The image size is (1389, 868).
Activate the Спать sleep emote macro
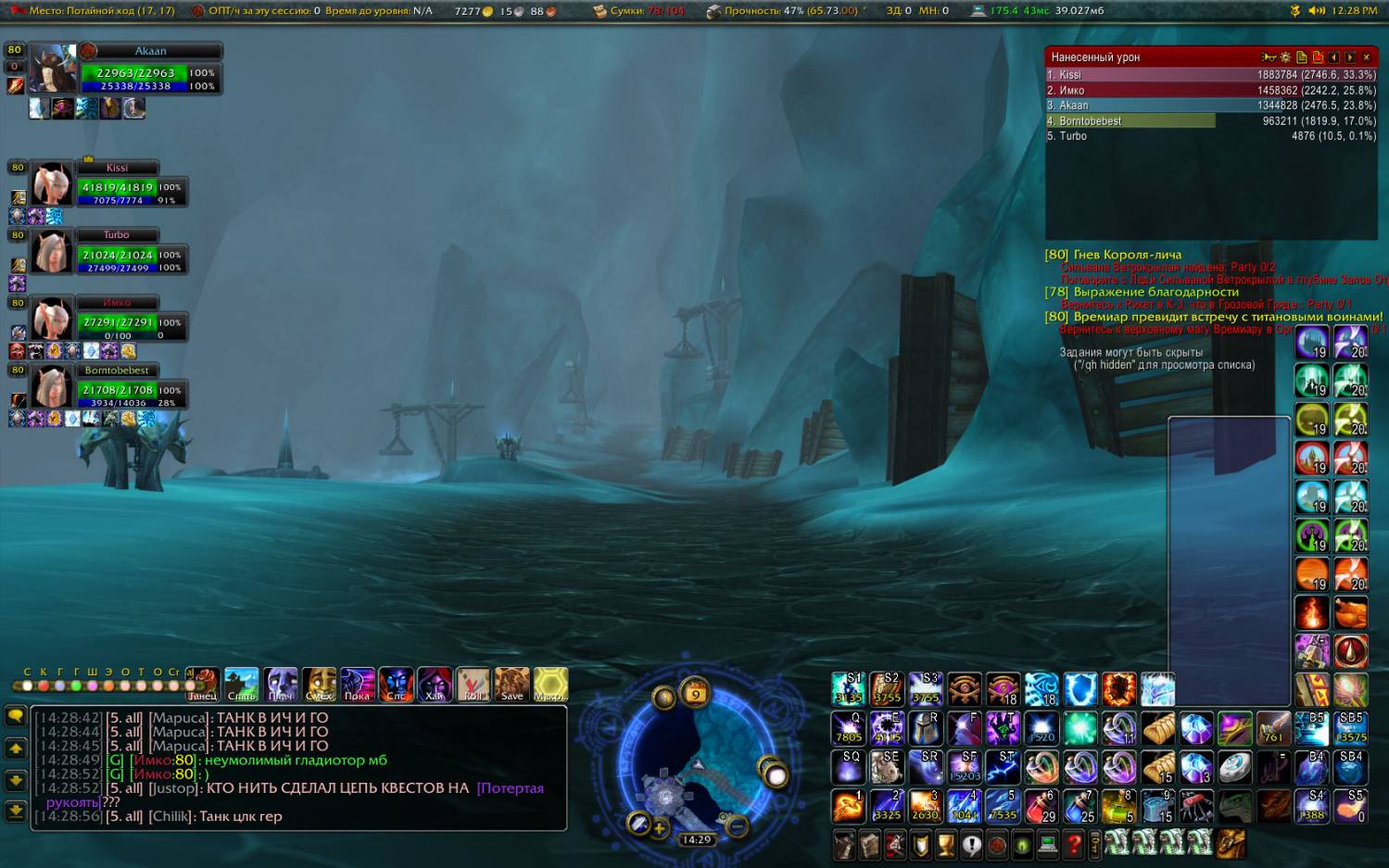click(x=241, y=685)
